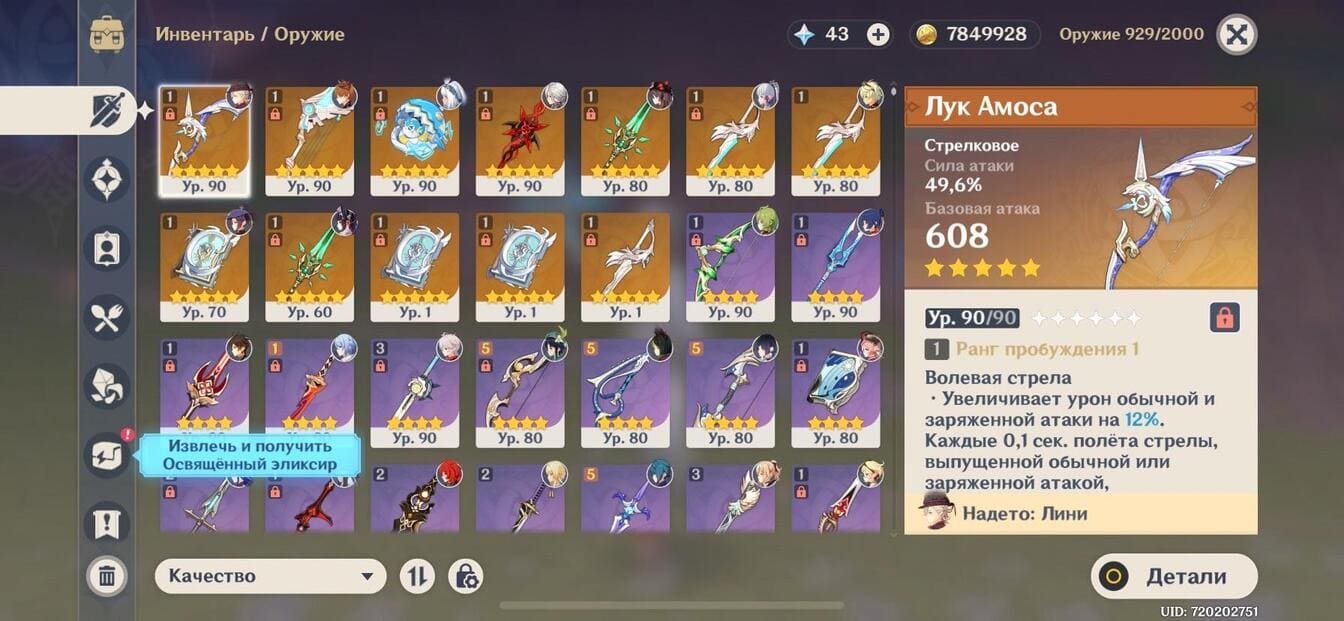Image resolution: width=1344 pixels, height=621 pixels.
Task: Open the Качество sort dropdown
Action: pyautogui.click(x=270, y=576)
